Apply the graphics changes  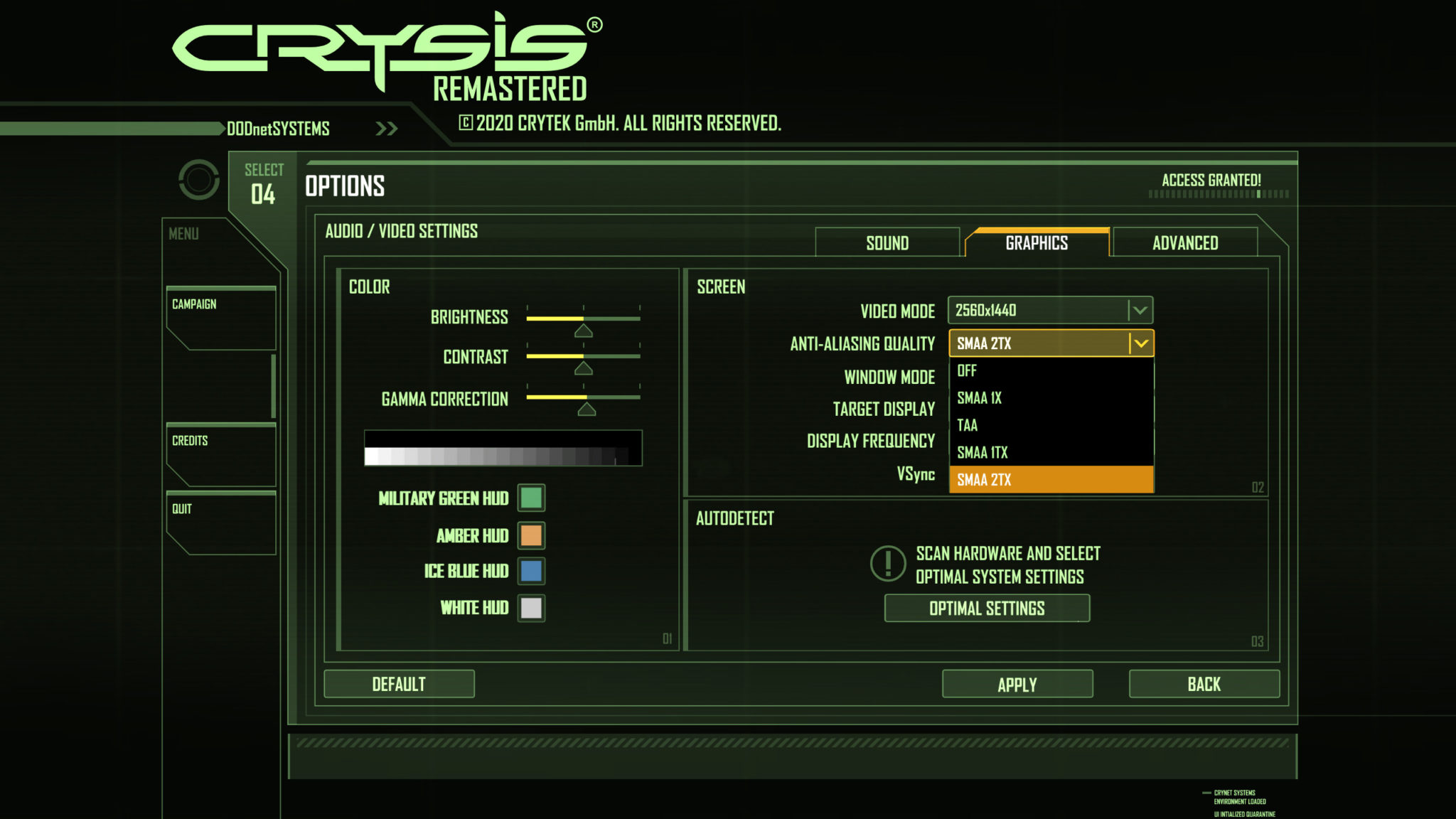point(1017,684)
